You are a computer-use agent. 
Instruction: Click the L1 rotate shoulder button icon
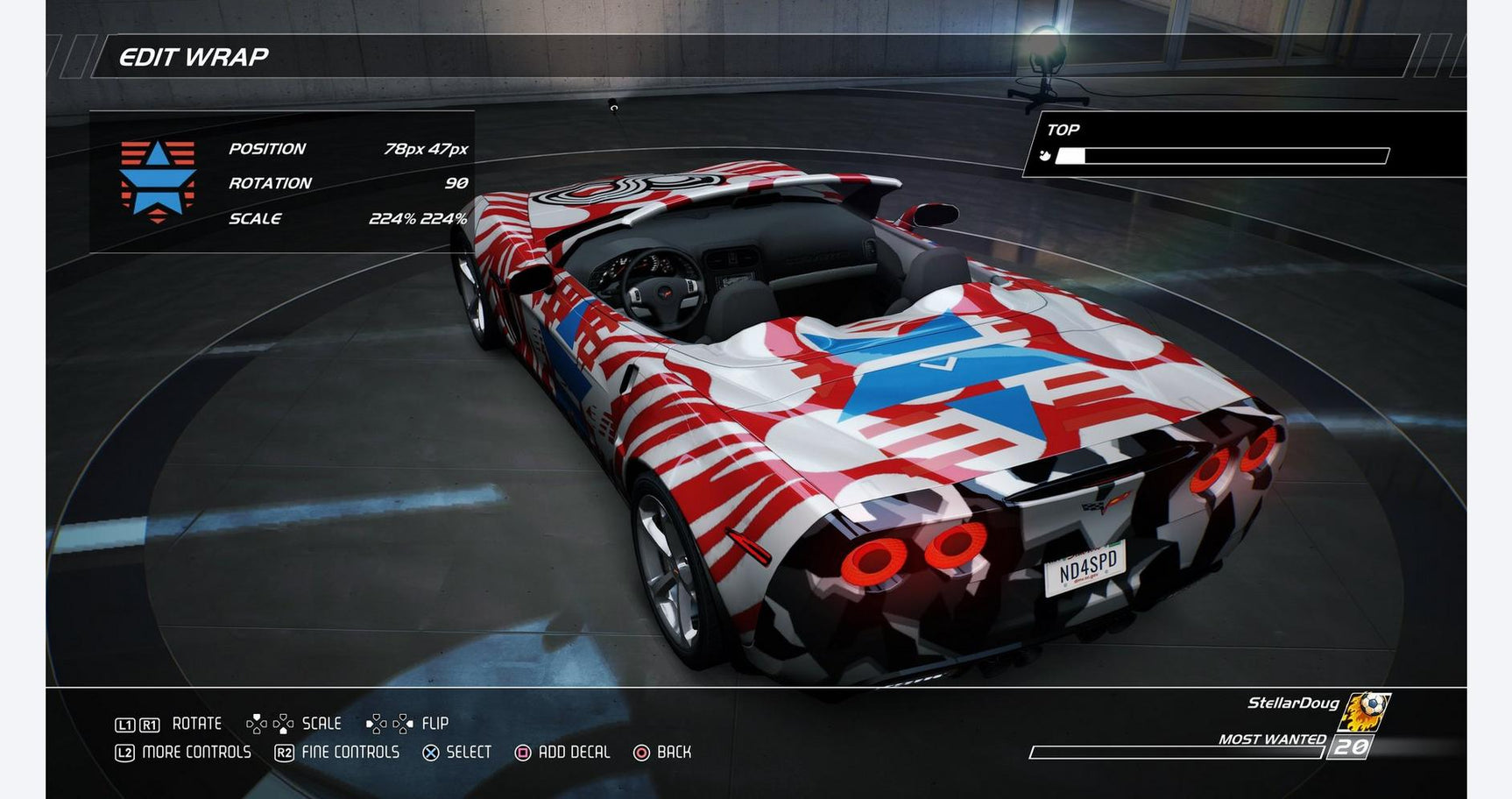(126, 724)
